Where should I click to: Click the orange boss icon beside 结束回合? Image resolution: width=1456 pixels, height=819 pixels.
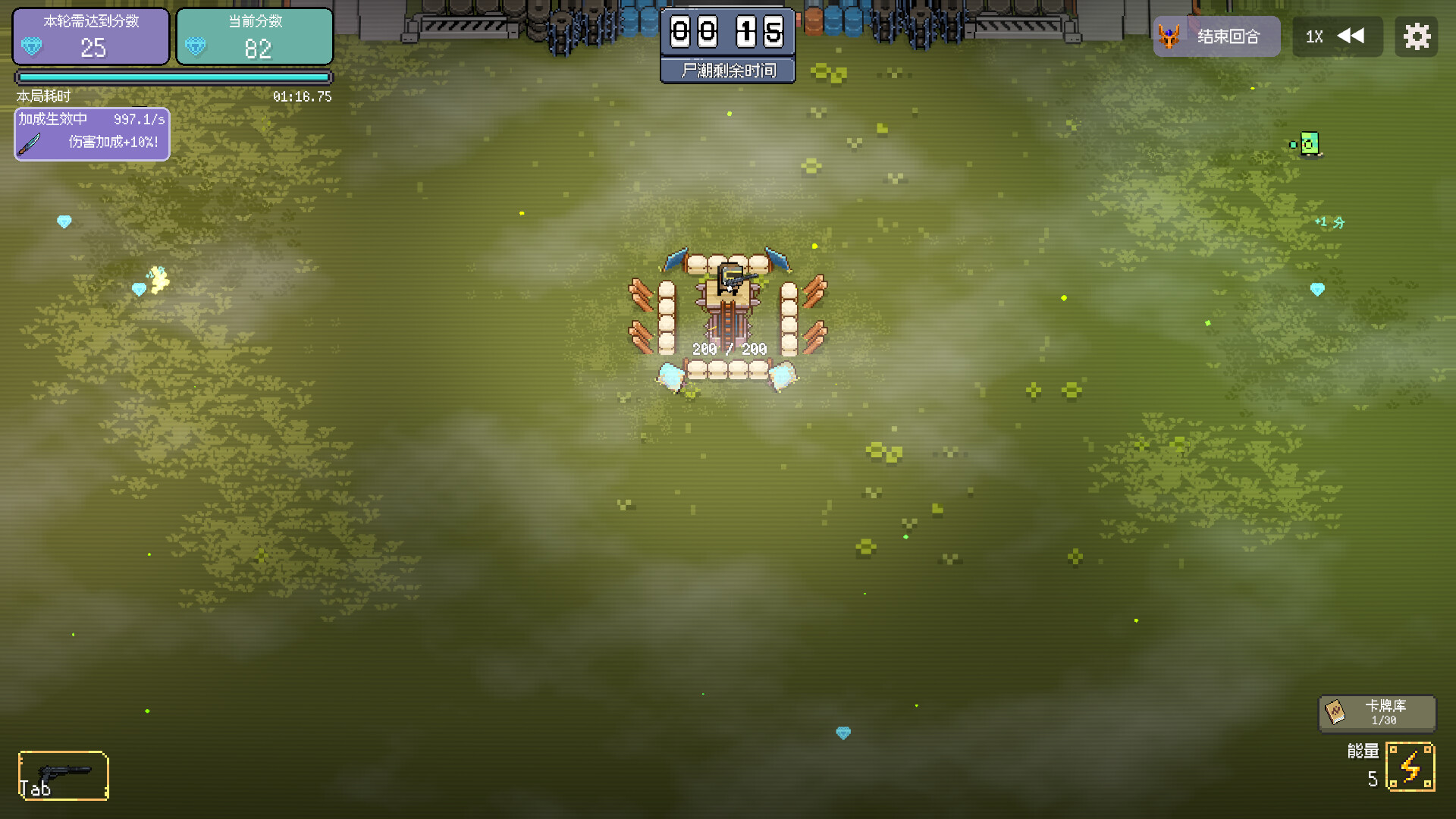tap(1170, 36)
